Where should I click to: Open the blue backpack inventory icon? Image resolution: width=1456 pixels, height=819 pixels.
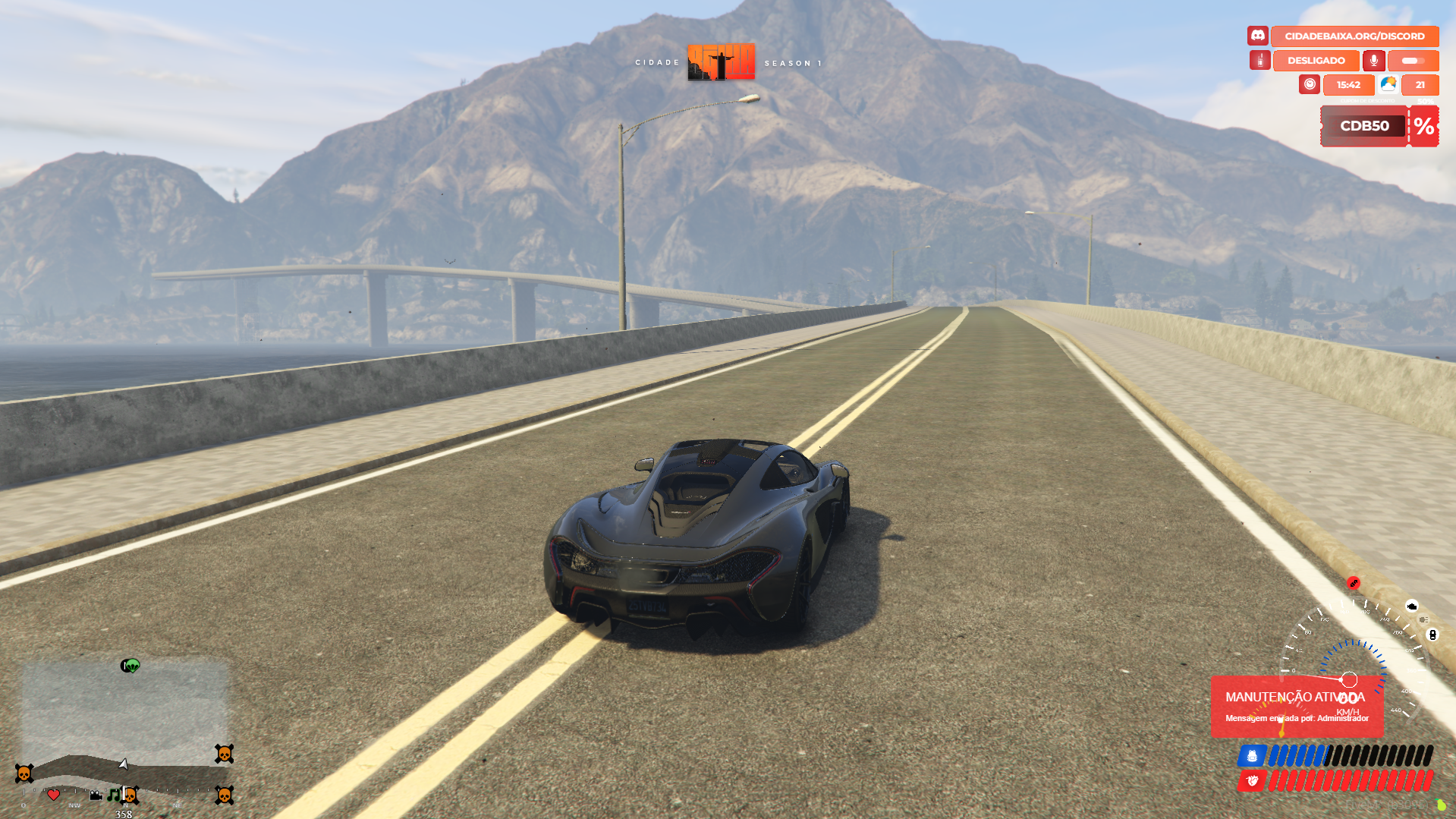(x=1252, y=756)
